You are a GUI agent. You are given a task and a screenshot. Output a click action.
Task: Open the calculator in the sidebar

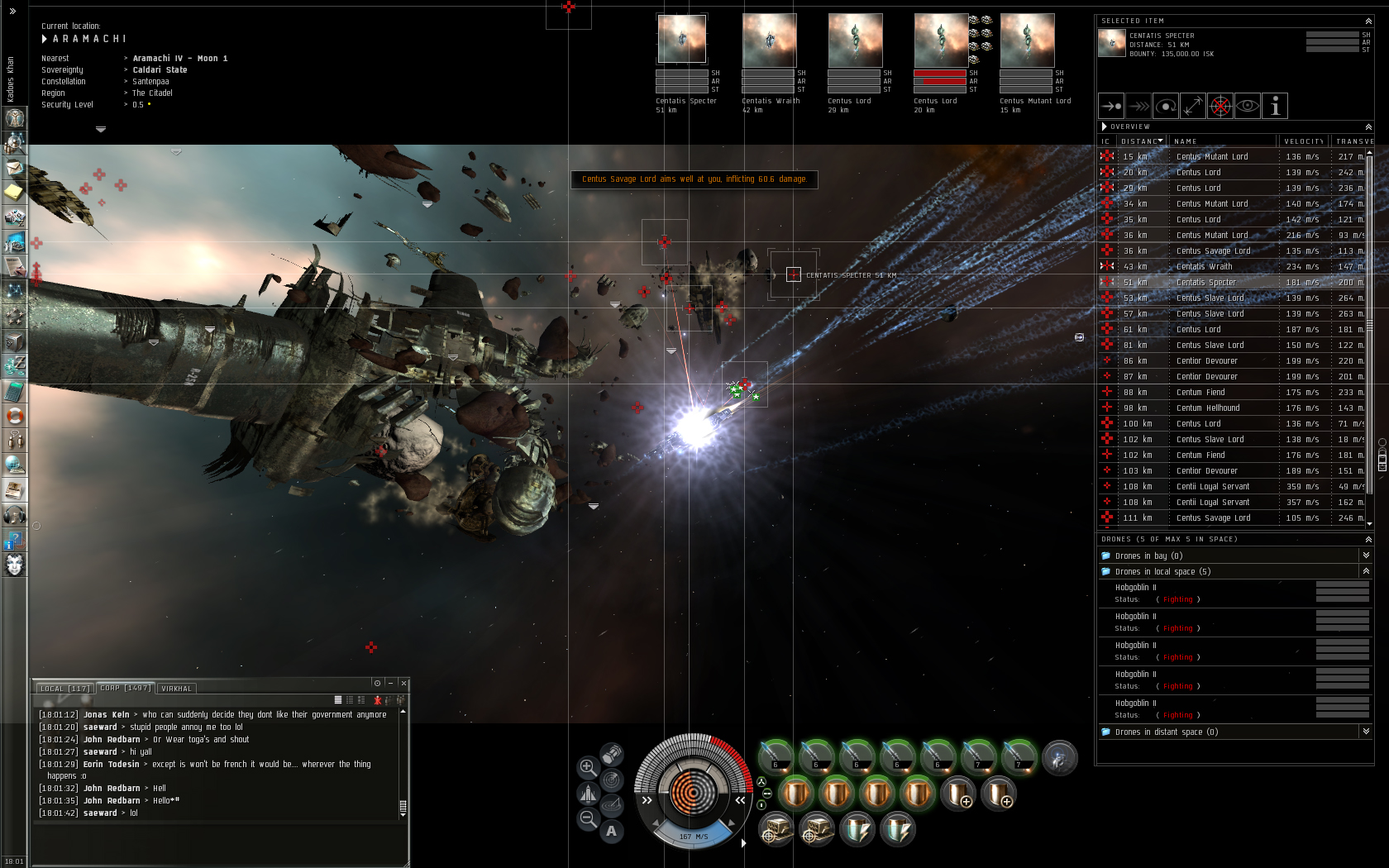tap(14, 391)
